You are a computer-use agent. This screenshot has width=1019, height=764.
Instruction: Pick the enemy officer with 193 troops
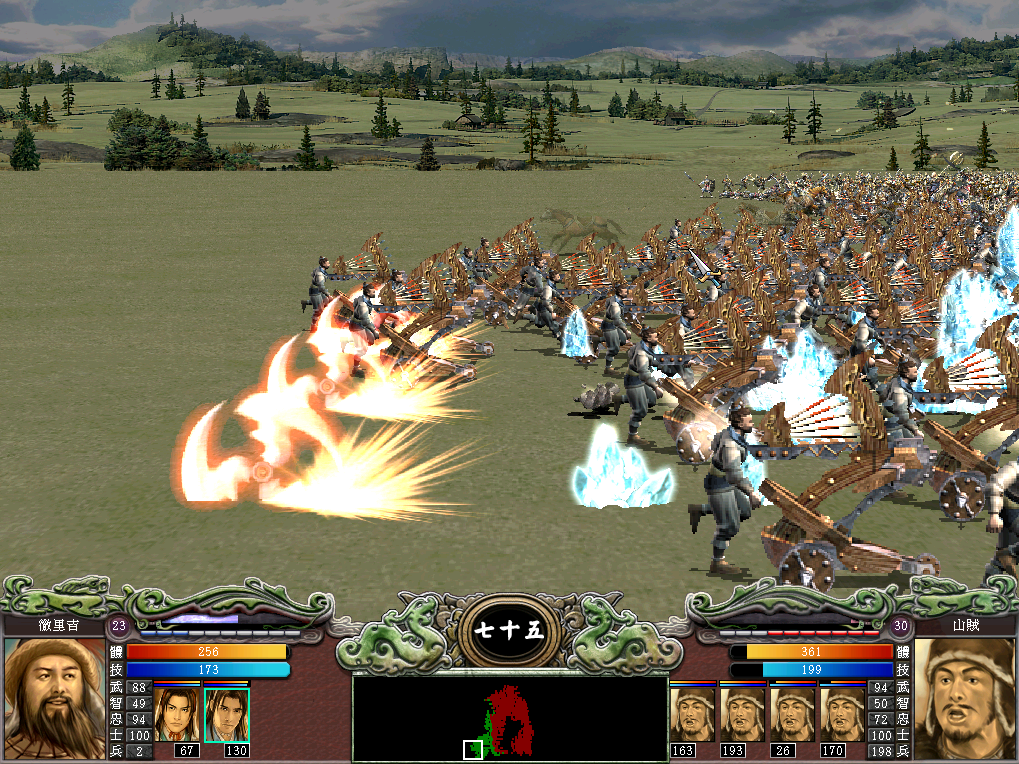[742, 713]
